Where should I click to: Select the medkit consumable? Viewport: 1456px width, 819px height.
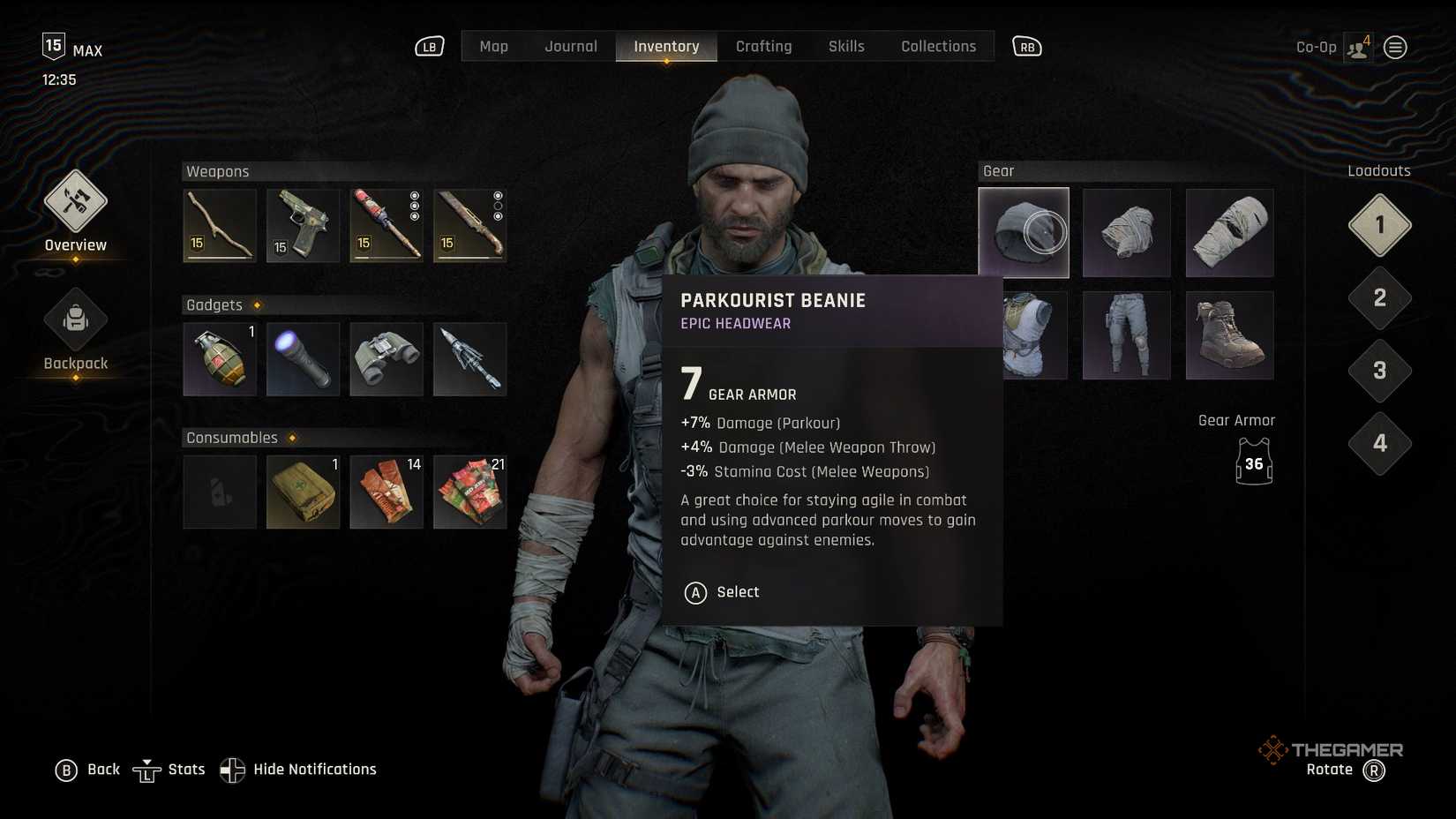pos(303,492)
